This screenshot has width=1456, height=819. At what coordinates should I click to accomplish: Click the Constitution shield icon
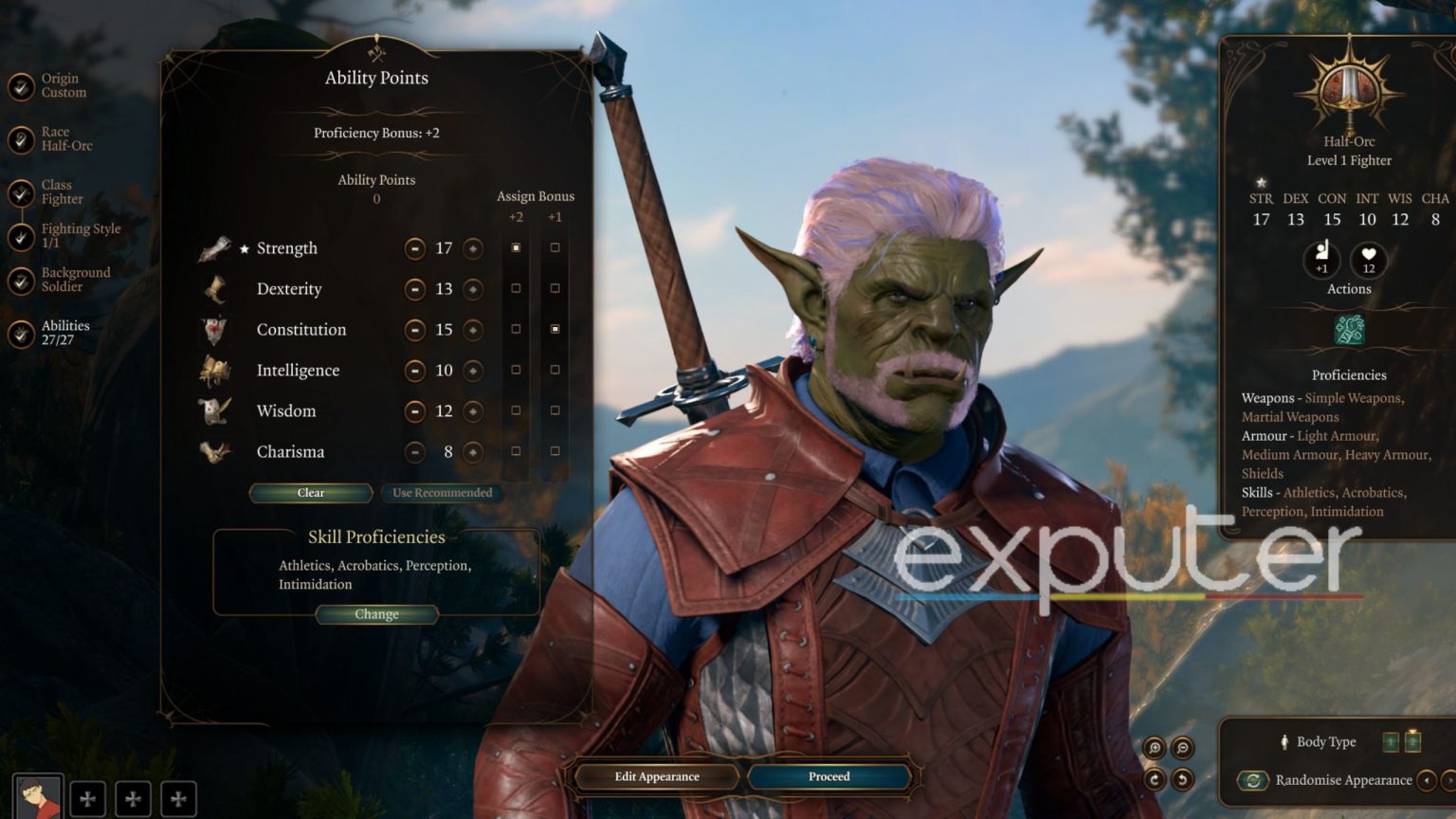coord(216,328)
